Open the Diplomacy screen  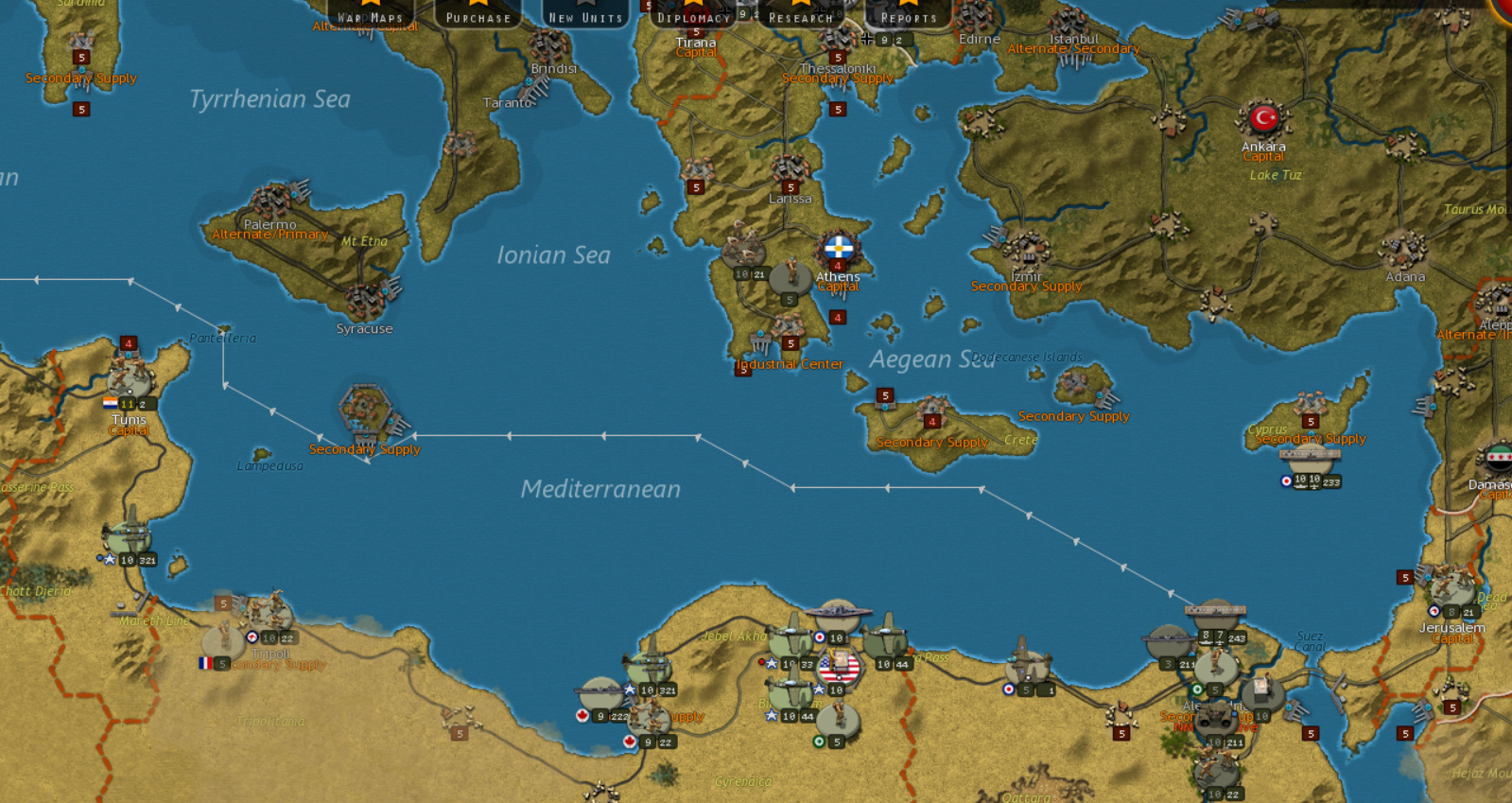click(693, 14)
